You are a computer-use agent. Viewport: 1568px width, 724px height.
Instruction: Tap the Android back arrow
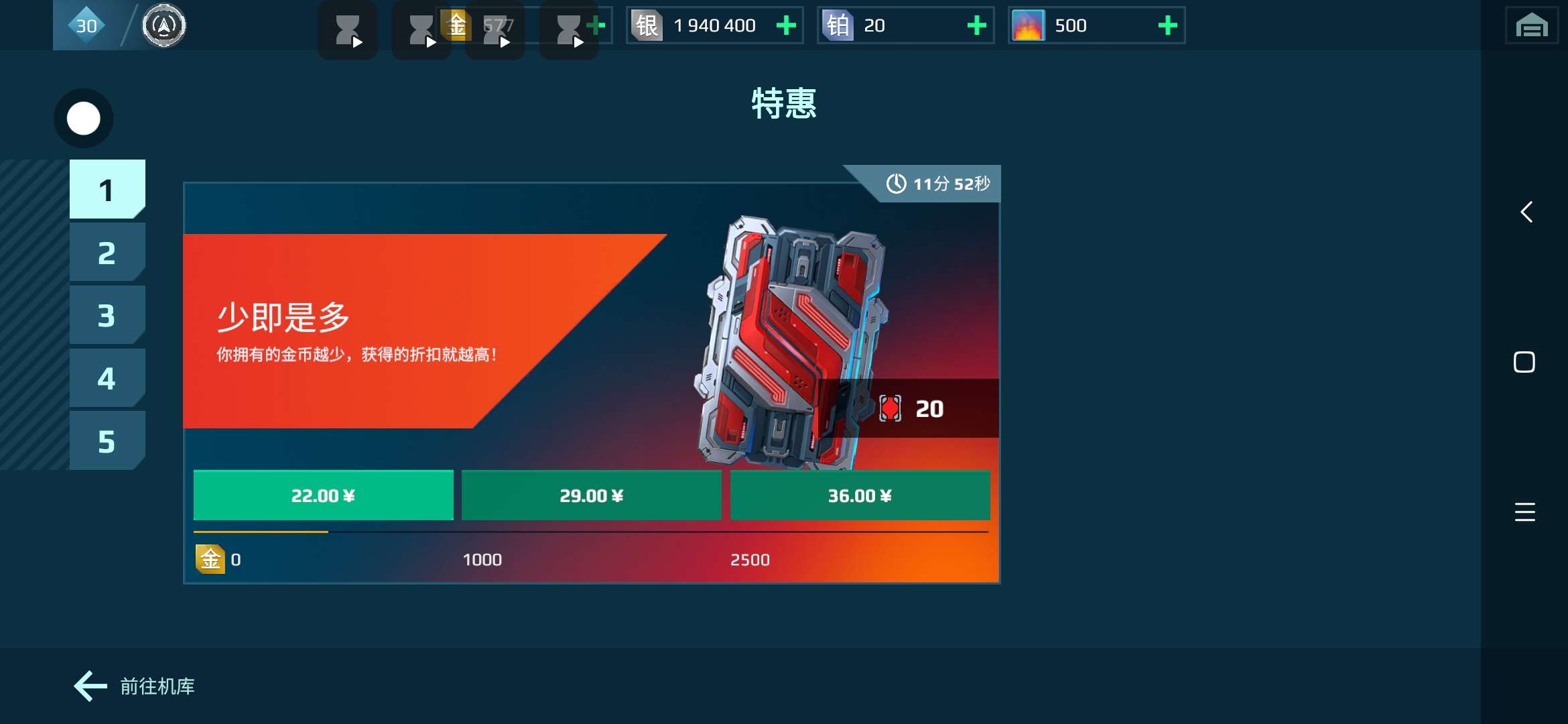point(1526,213)
